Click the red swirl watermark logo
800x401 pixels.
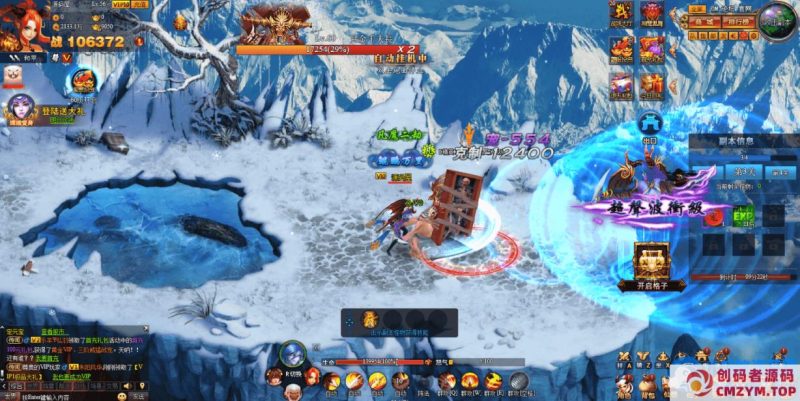[x=685, y=382]
